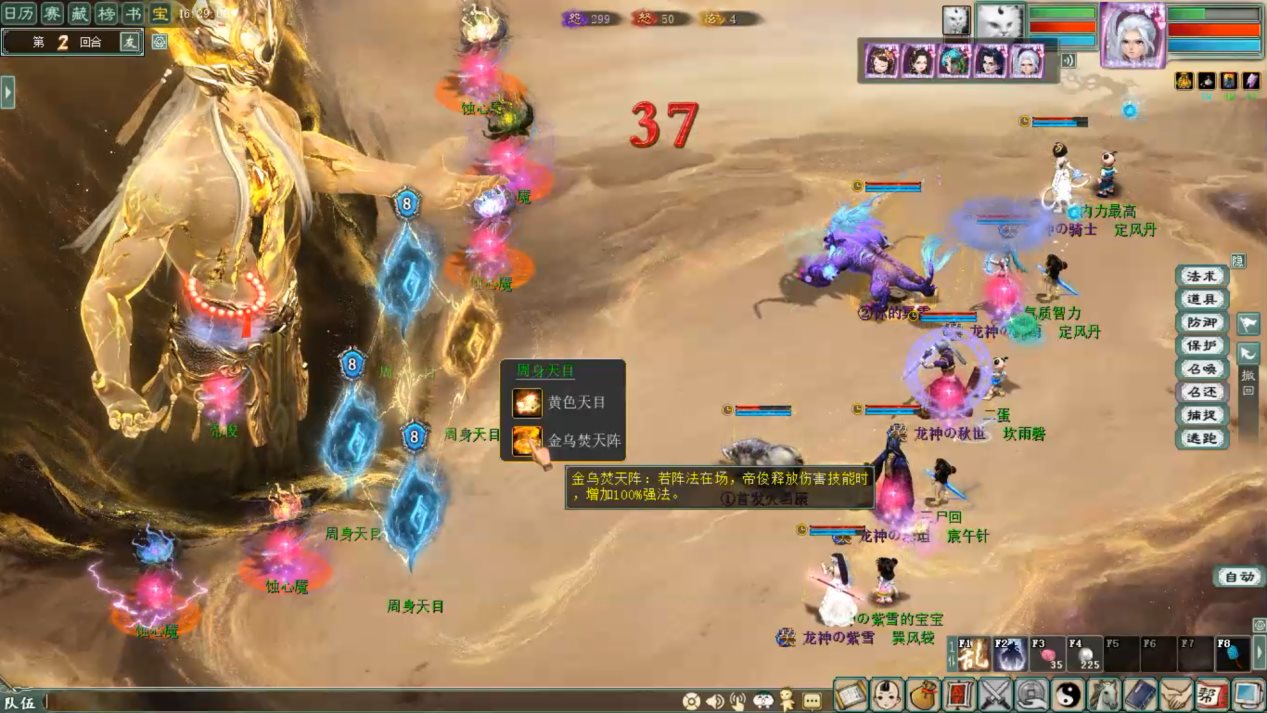The image size is (1267, 713).
Task: Select the 防御 defend command
Action: pyautogui.click(x=1201, y=323)
